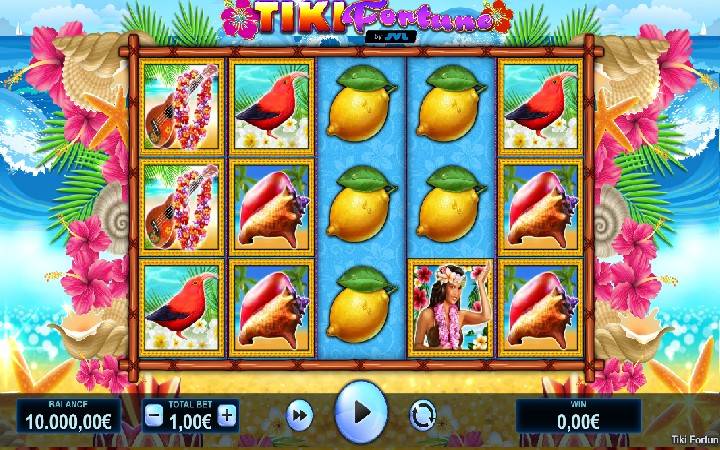Toggle the fast-forward turbo spin button

(x=297, y=414)
